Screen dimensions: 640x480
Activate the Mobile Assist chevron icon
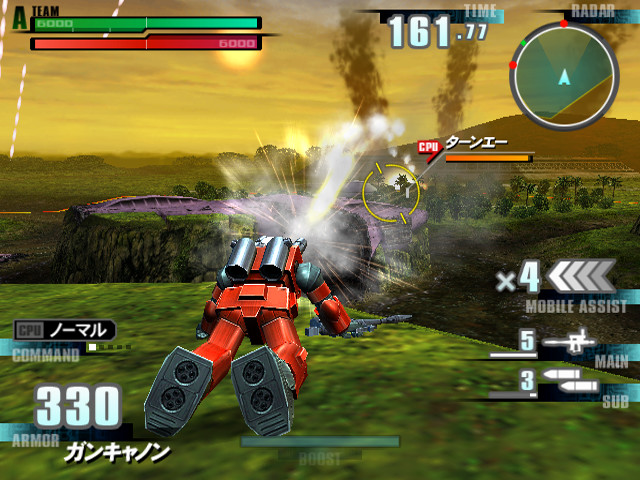tap(582, 275)
